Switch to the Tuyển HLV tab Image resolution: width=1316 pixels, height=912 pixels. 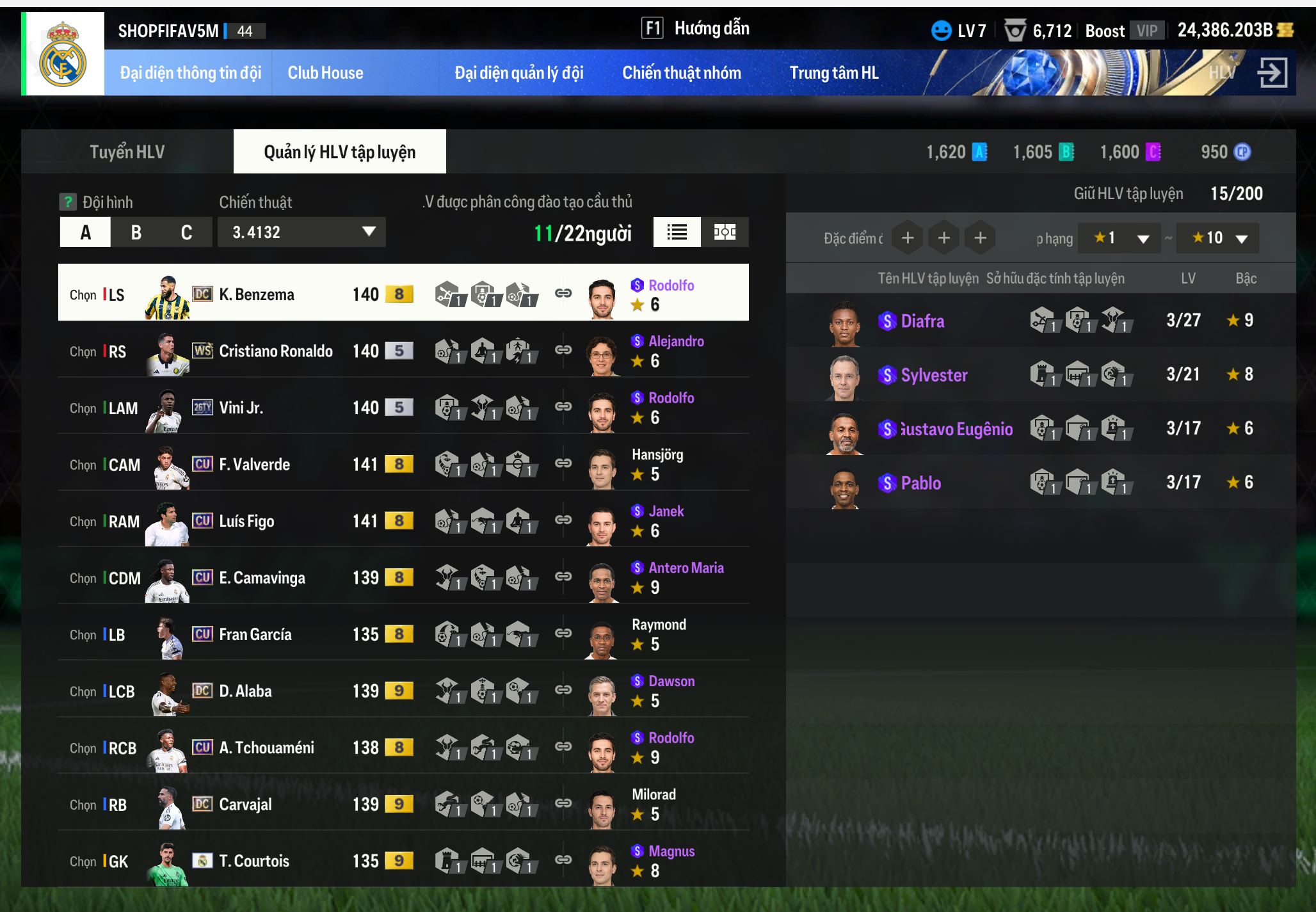point(127,152)
